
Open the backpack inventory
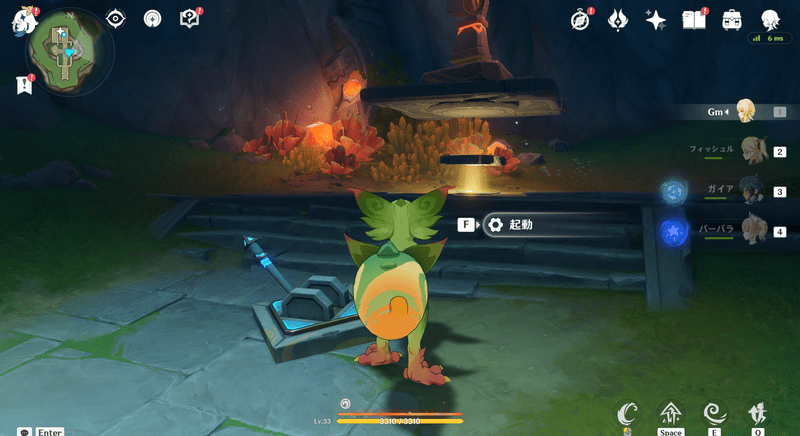(731, 19)
